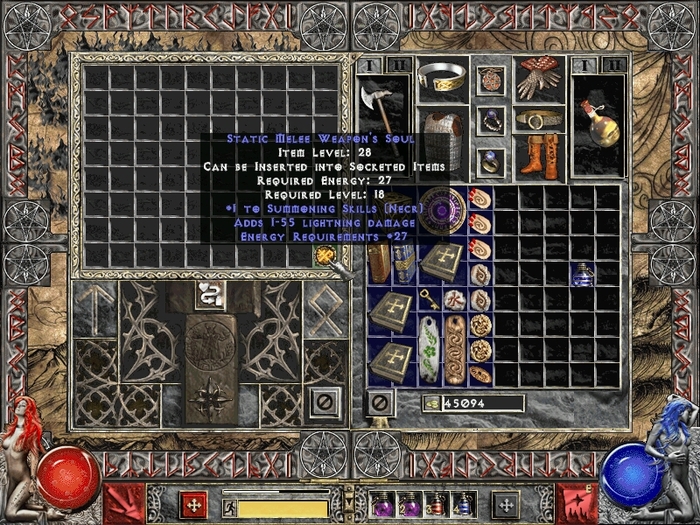
Task: Toggle the run/walk icon
Action: (x=229, y=507)
